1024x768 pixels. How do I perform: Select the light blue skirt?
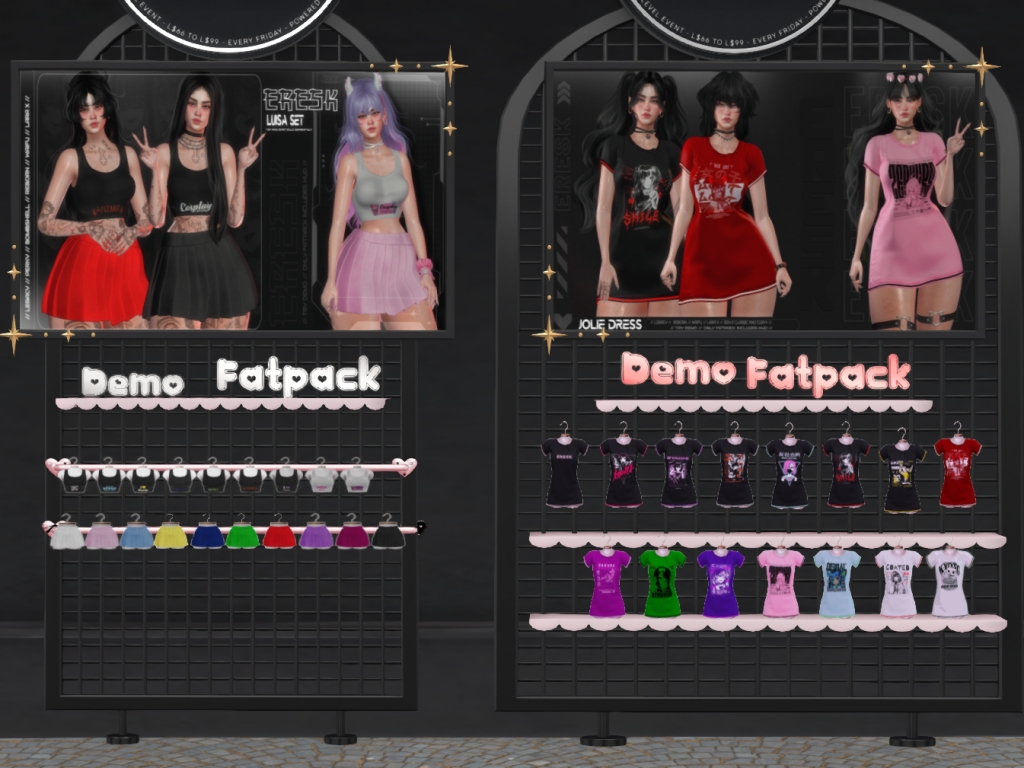tap(136, 537)
